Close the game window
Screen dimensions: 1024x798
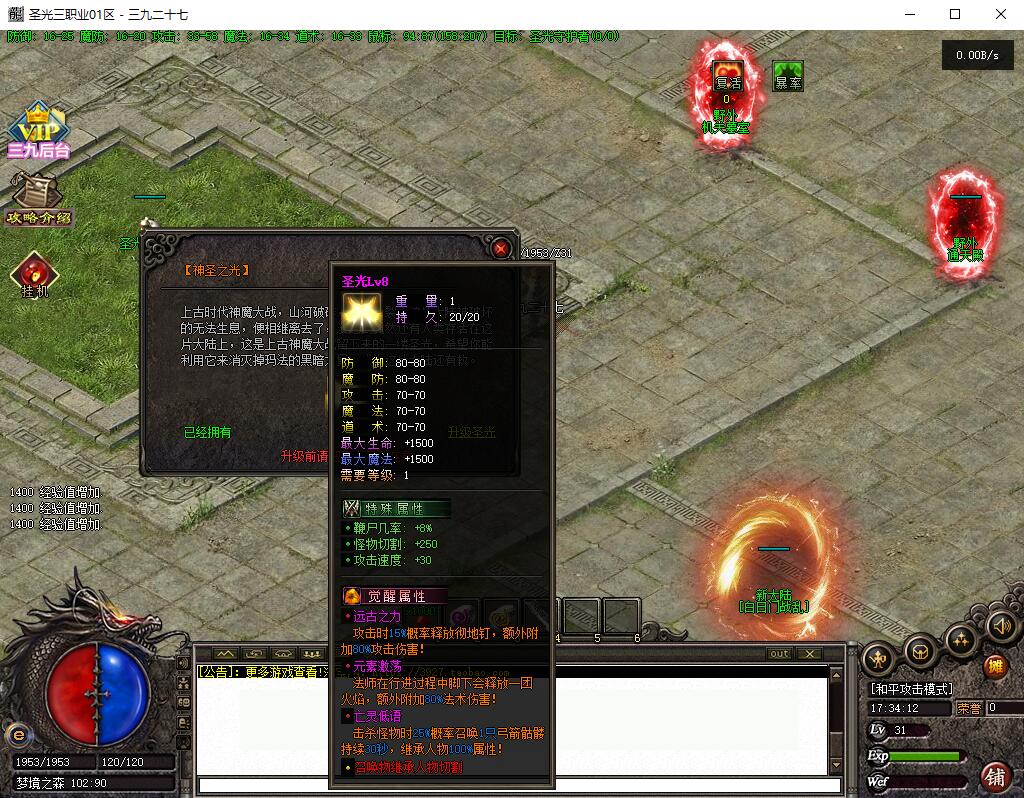tap(1001, 14)
